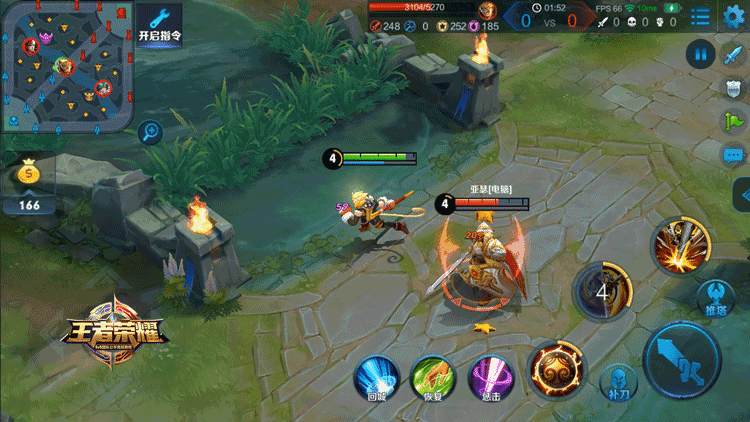Select the 补刀 last-hit minion button
This screenshot has width=750, height=422.
point(614,381)
